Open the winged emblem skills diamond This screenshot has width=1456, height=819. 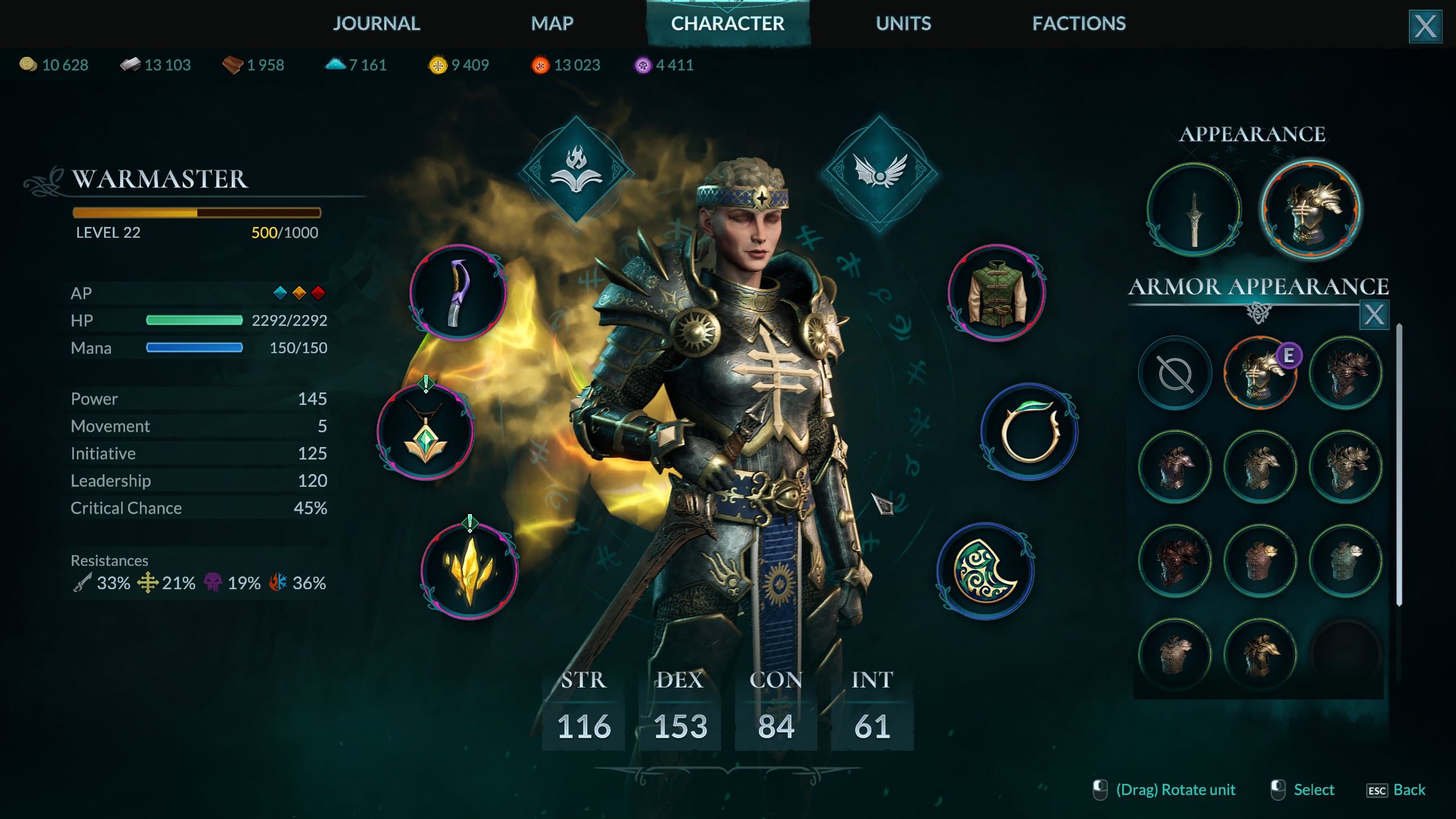pyautogui.click(x=879, y=171)
